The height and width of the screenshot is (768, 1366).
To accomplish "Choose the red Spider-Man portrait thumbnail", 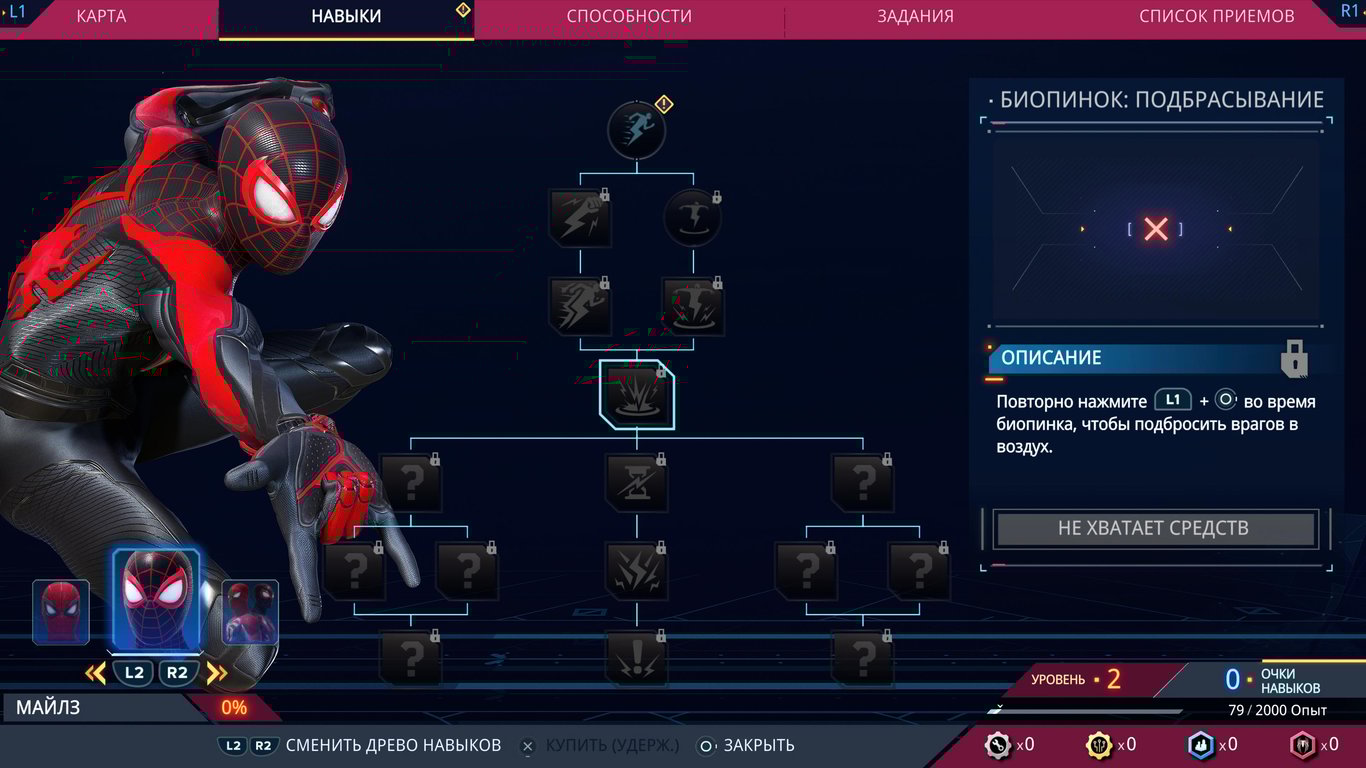I will pyautogui.click(x=61, y=612).
